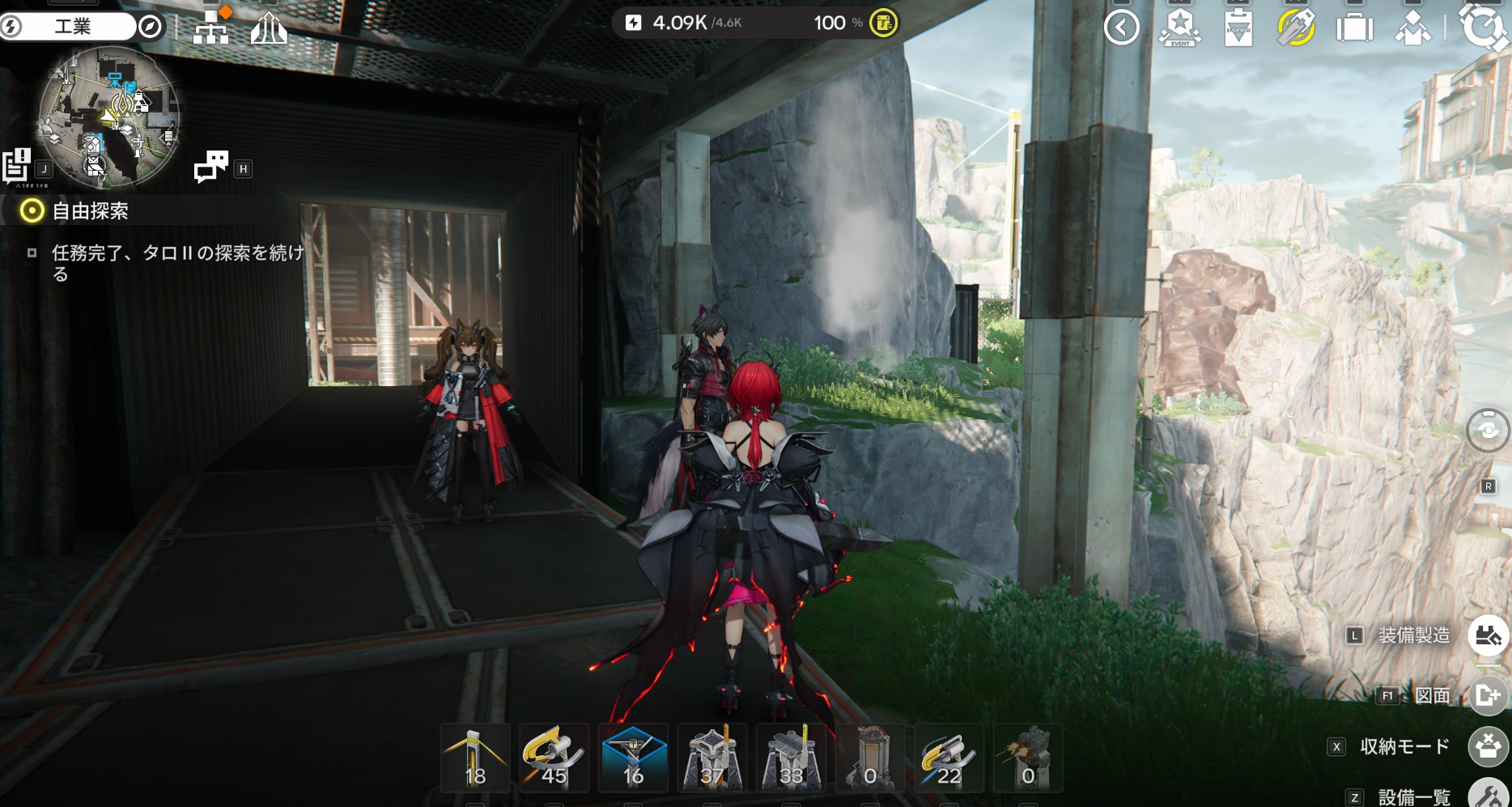This screenshot has height=807, width=1512.
Task: Click the eye view-mode button on right edge
Action: [x=1488, y=430]
